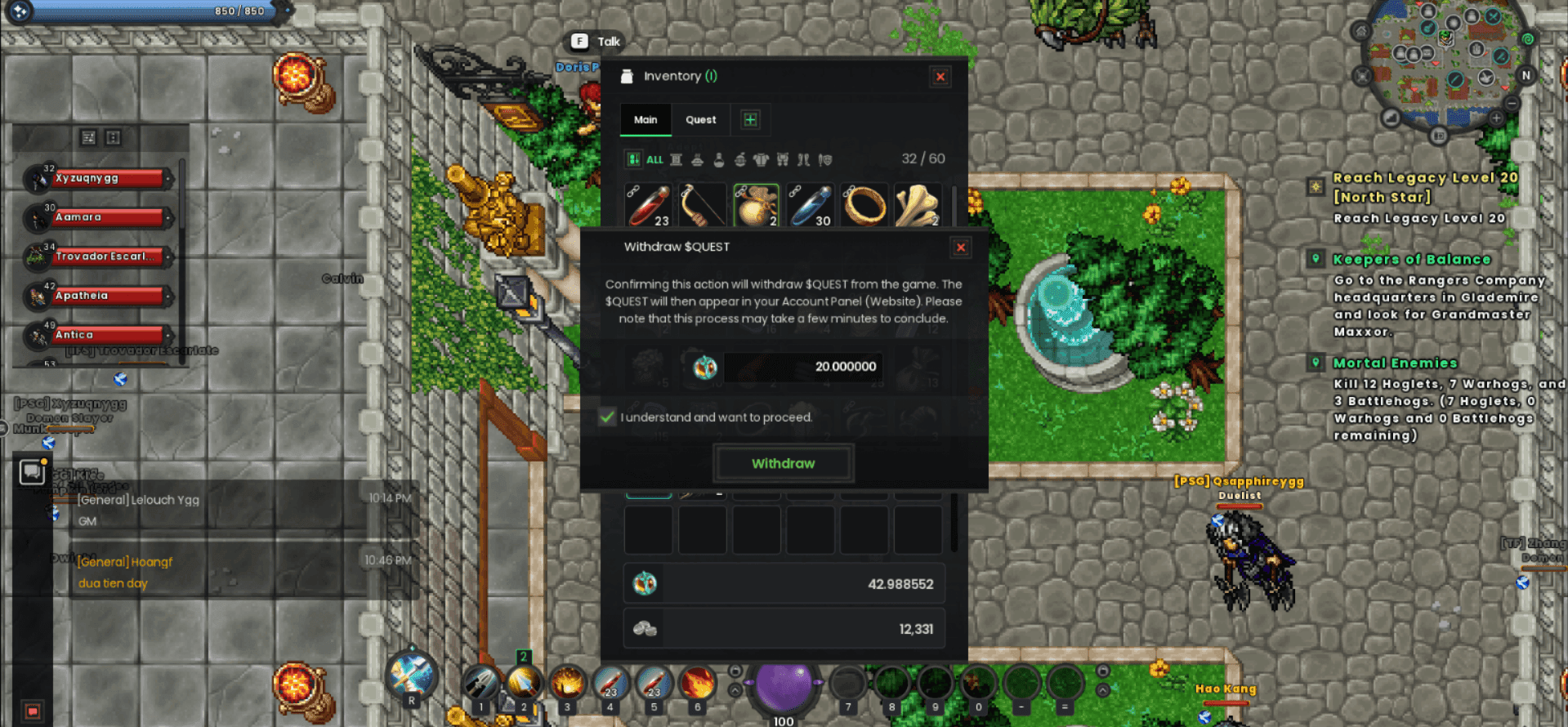Select the gold ring inventory slot
The height and width of the screenshot is (727, 1568).
coord(864,204)
